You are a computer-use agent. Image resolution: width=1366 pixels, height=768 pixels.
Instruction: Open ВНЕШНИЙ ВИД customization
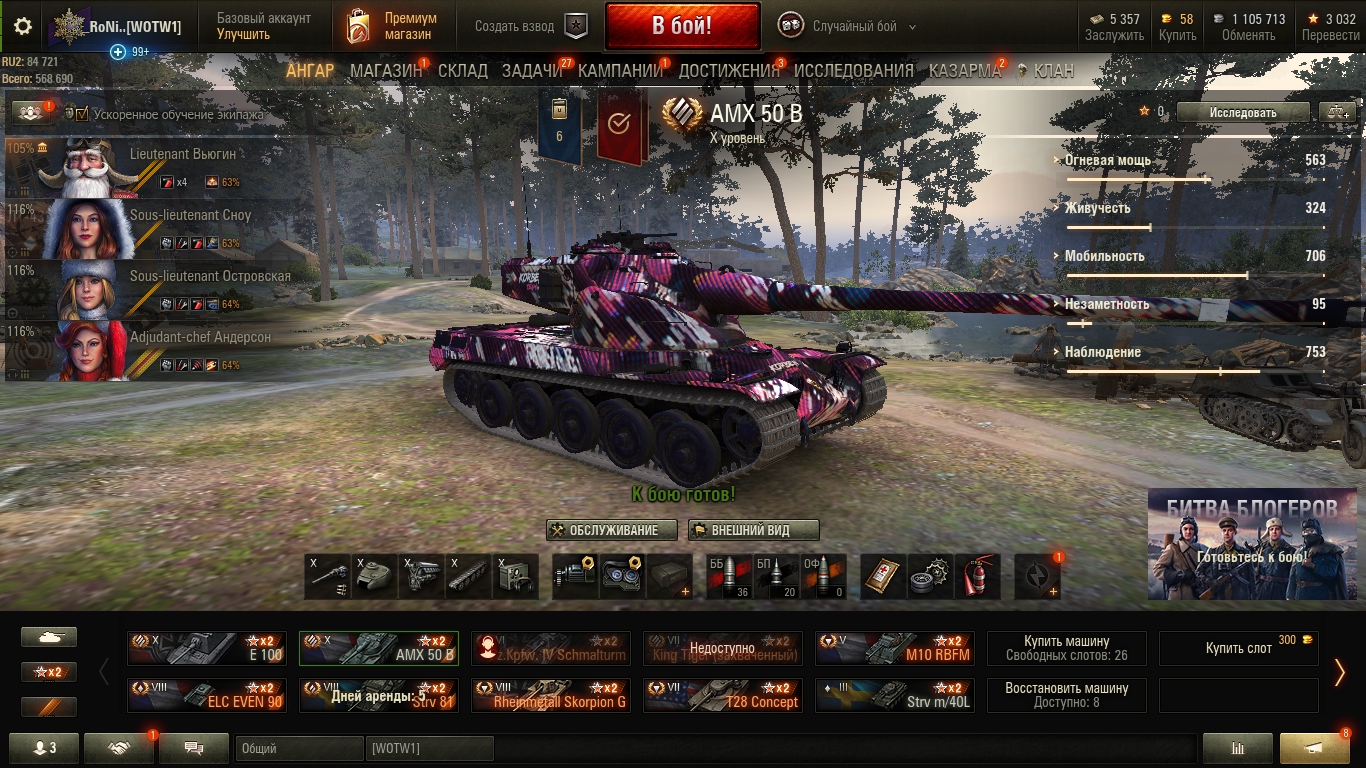pos(752,530)
